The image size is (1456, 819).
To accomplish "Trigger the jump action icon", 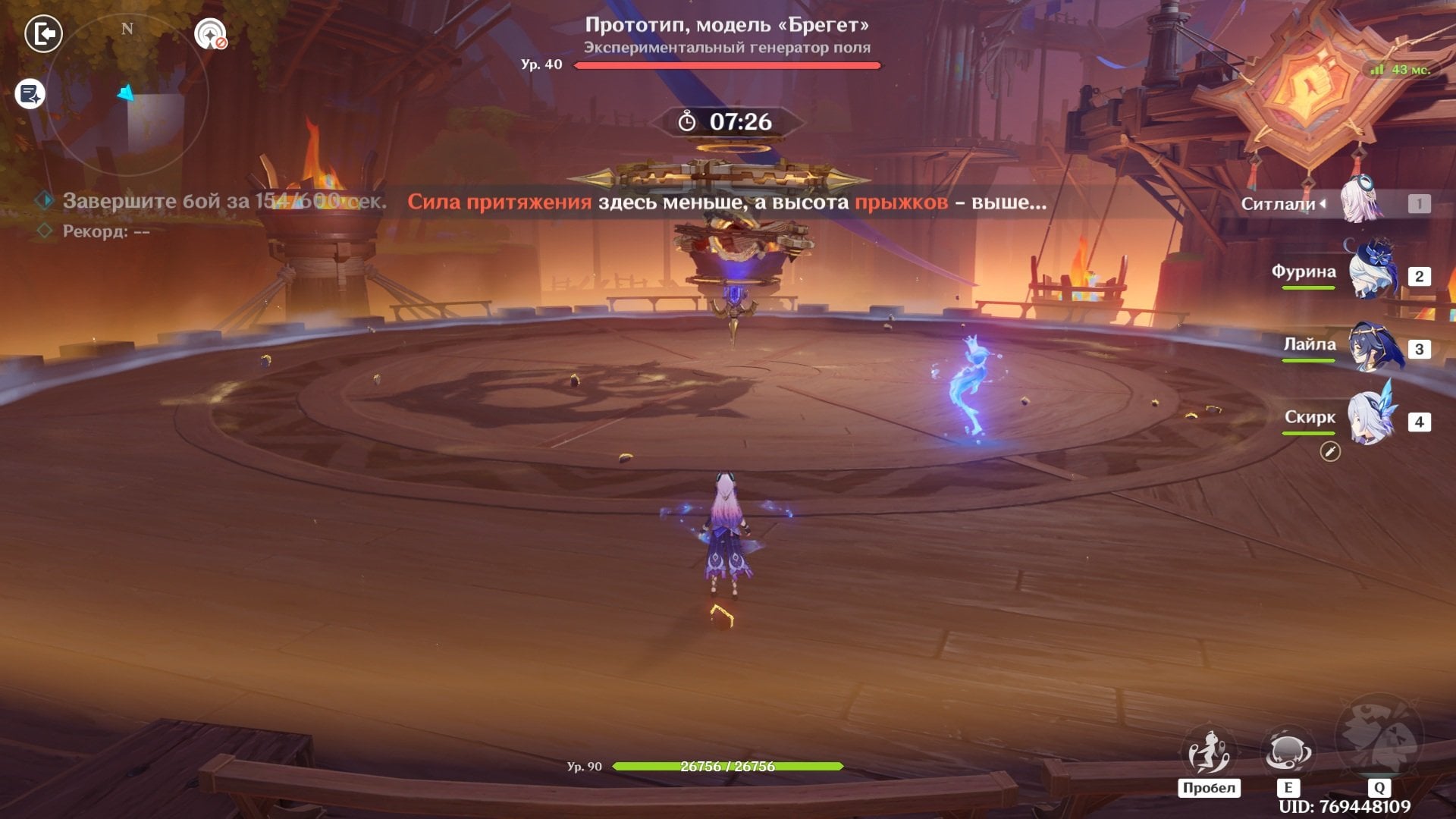I will pyautogui.click(x=1208, y=752).
